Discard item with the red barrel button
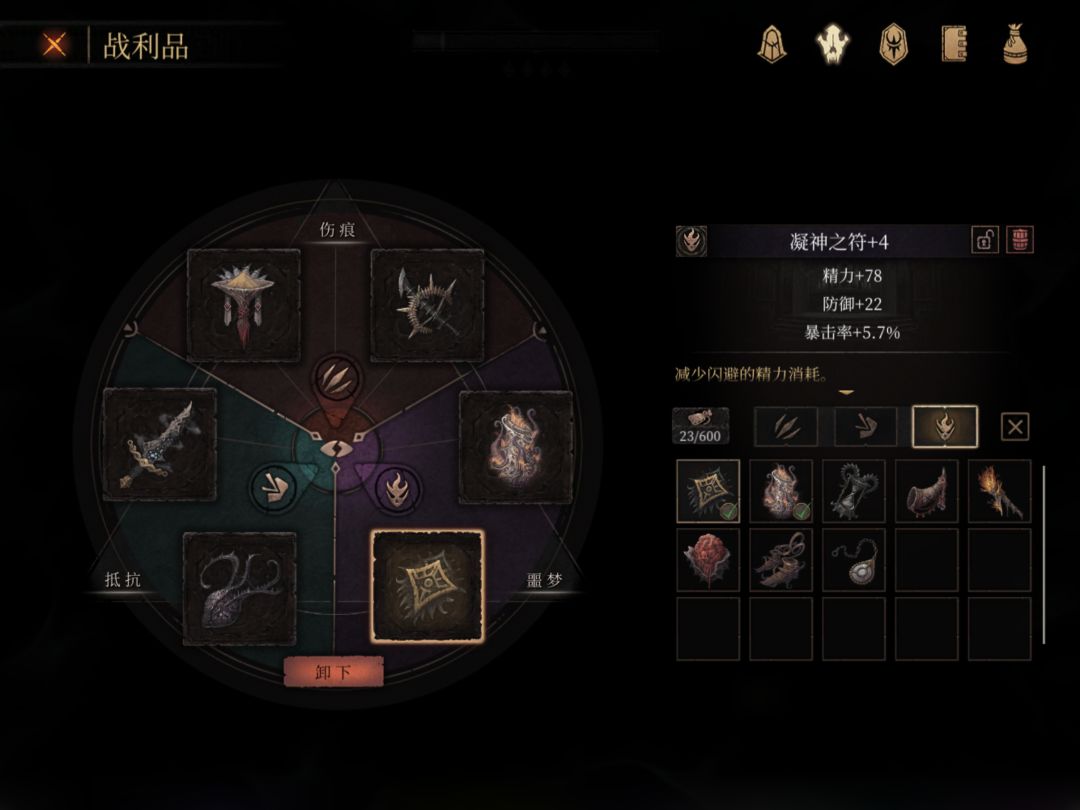 pos(1020,240)
